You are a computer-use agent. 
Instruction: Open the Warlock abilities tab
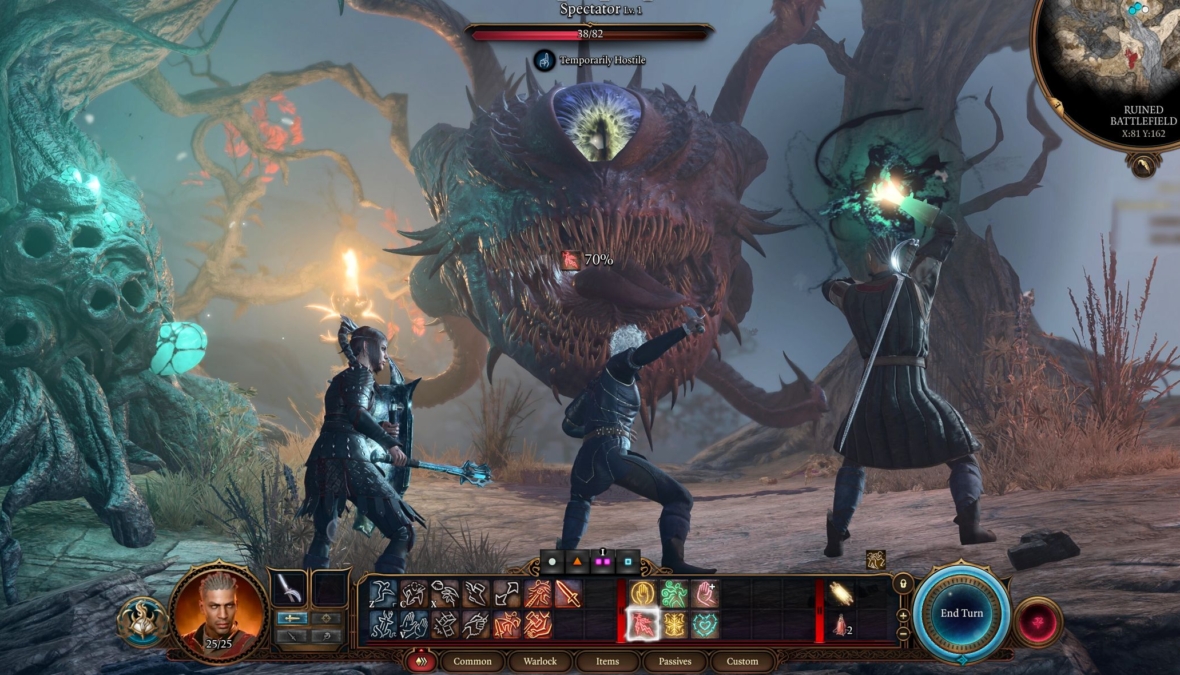(541, 661)
